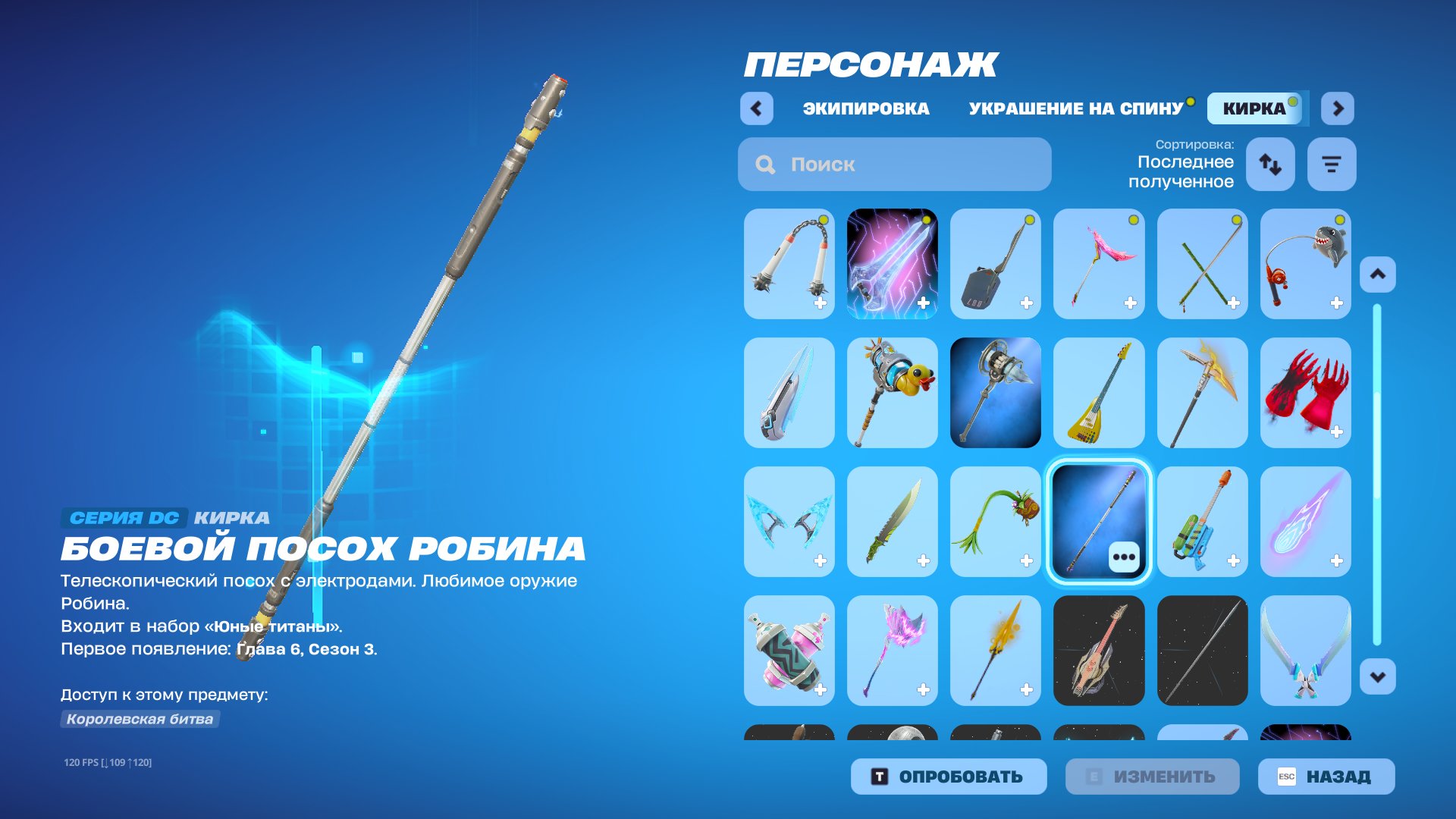The height and width of the screenshot is (819, 1456).
Task: Select the glowing energy sword pickaxe
Action: point(892,263)
